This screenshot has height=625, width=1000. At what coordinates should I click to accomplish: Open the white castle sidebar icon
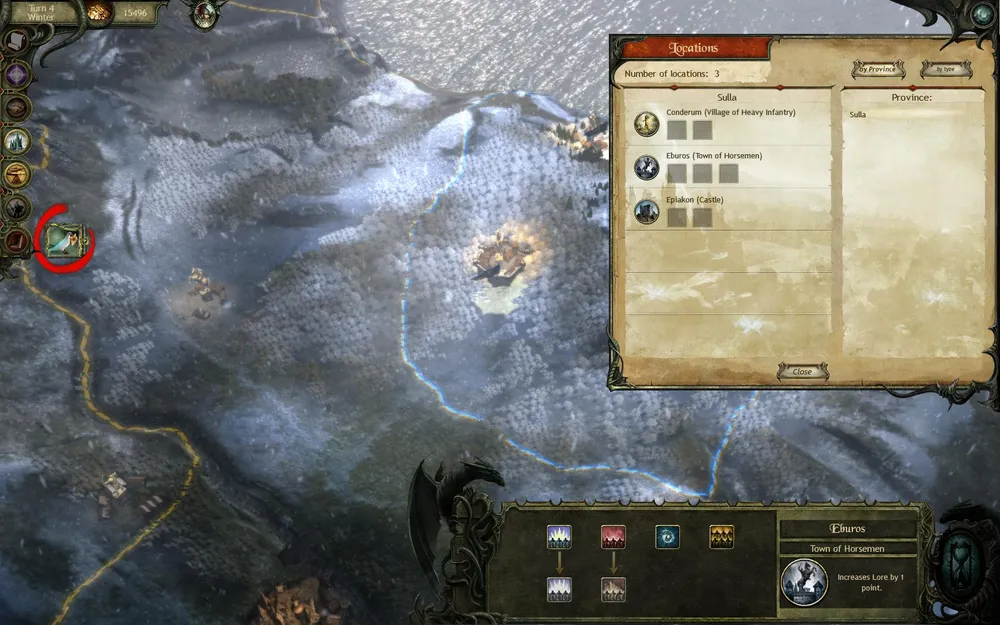(17, 141)
